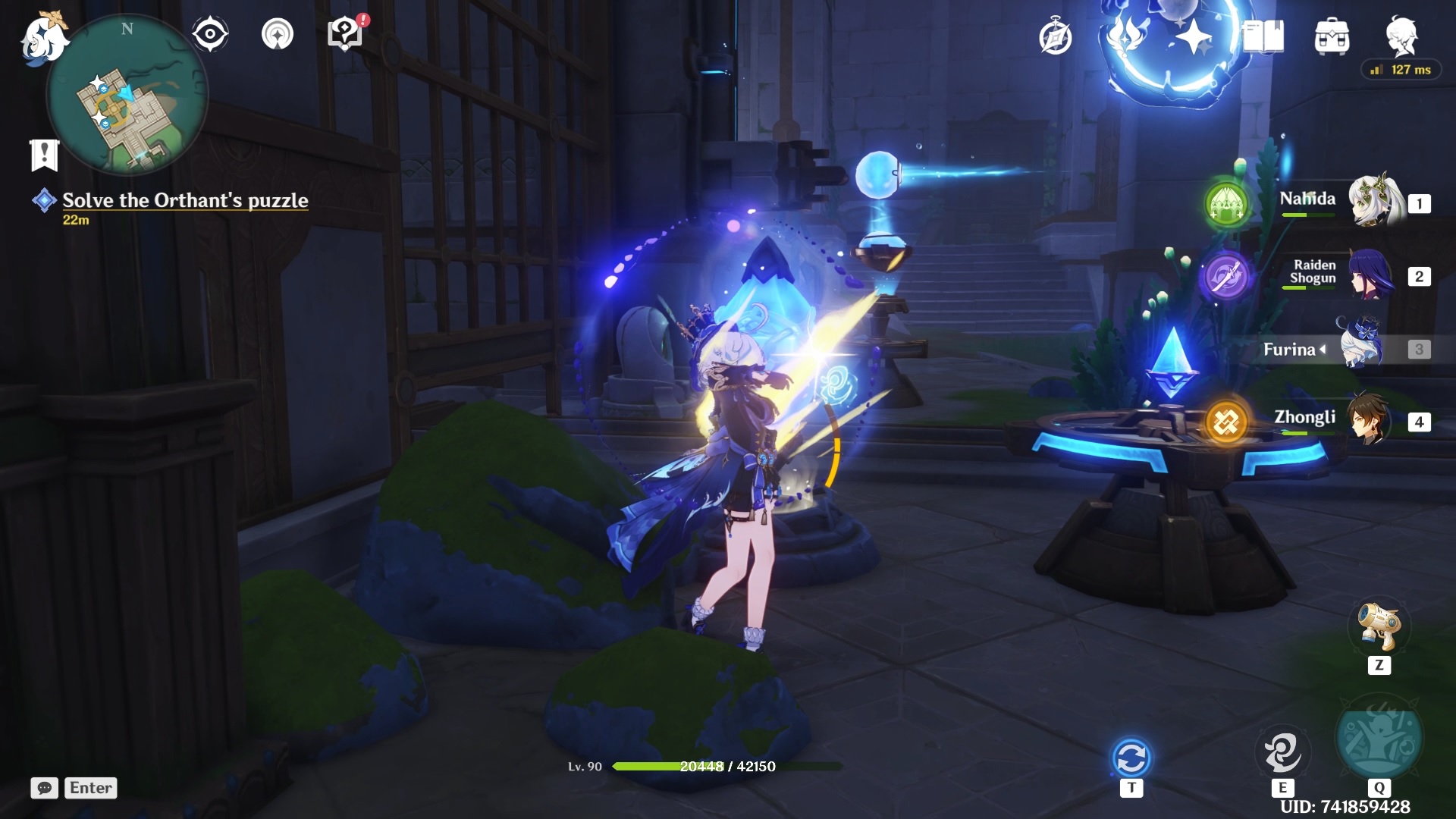Open the tutorial notification icon with red alert
The height and width of the screenshot is (819, 1456).
[345, 34]
